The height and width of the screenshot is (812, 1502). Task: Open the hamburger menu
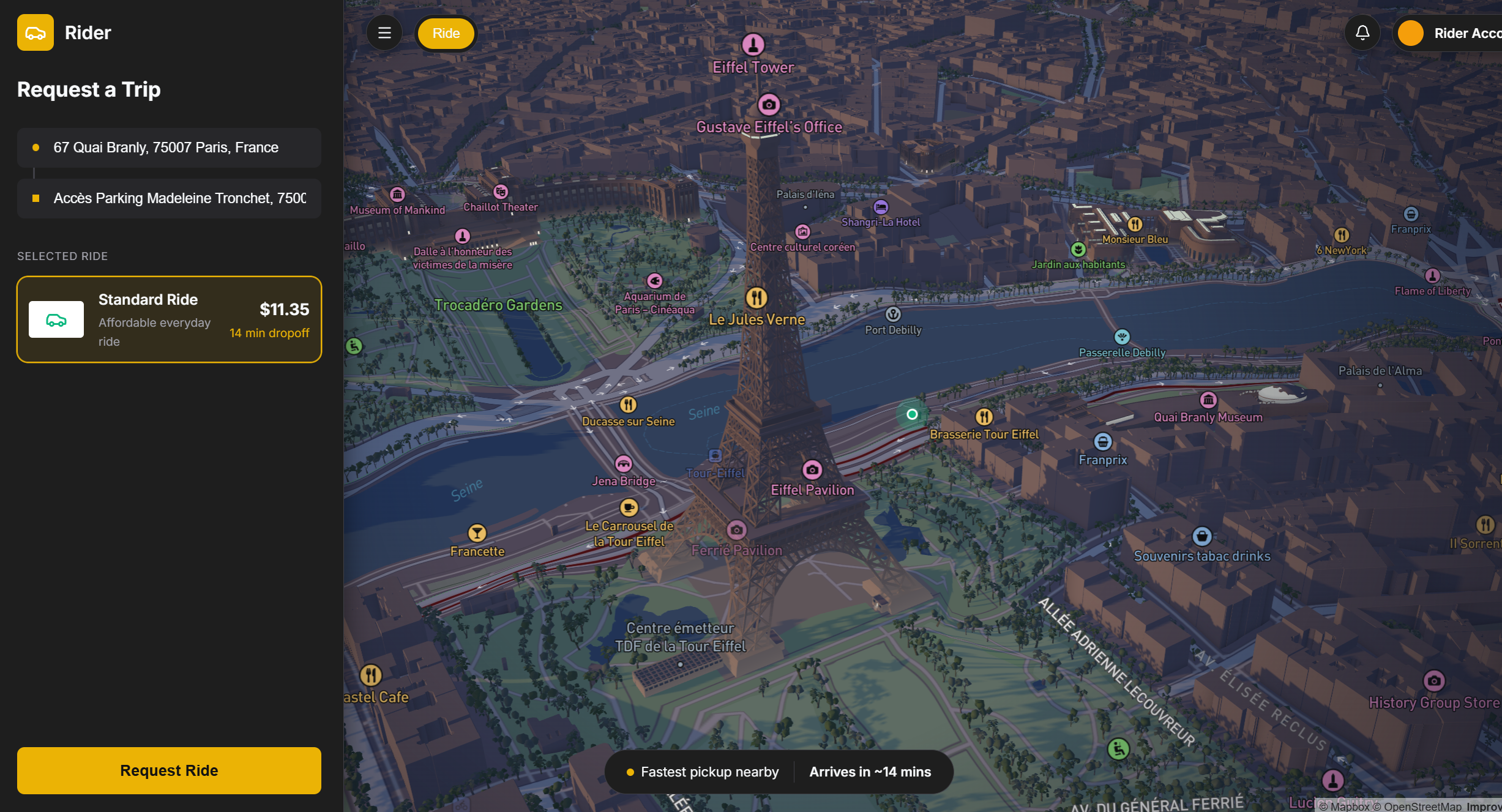coord(384,33)
